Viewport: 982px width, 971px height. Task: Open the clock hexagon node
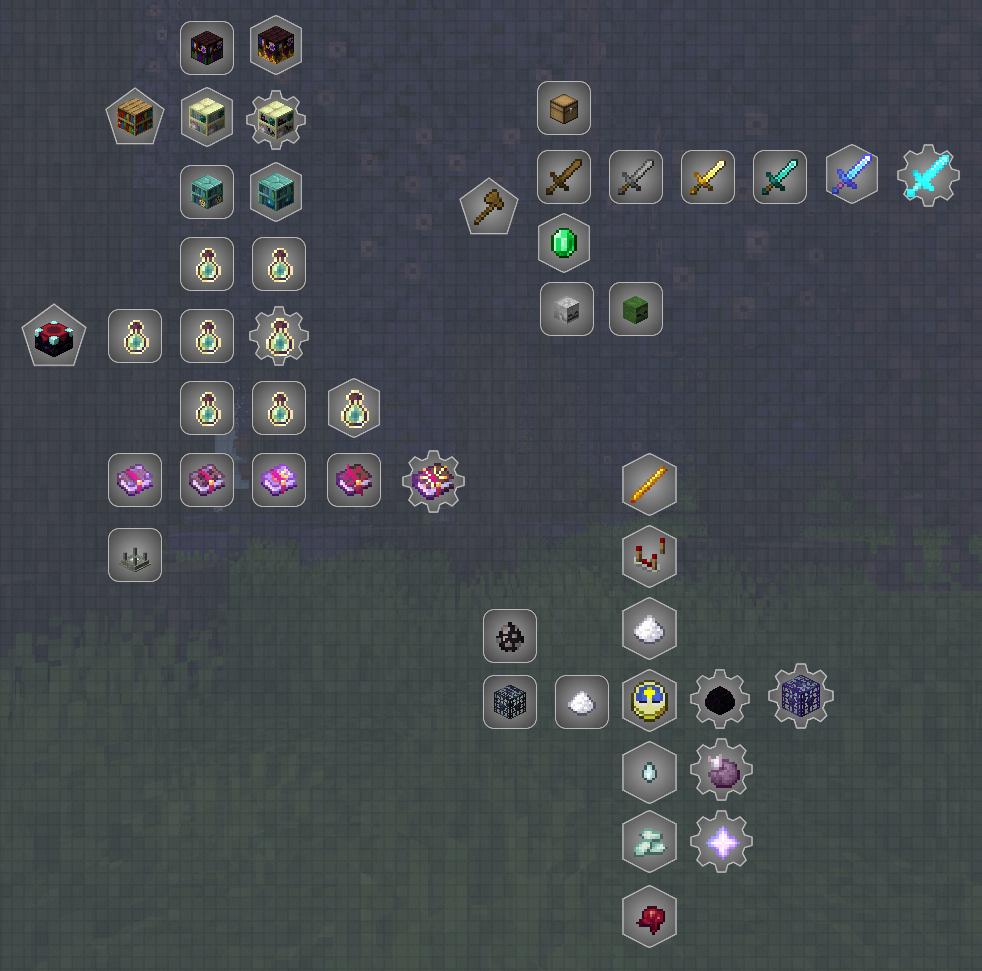click(x=650, y=701)
